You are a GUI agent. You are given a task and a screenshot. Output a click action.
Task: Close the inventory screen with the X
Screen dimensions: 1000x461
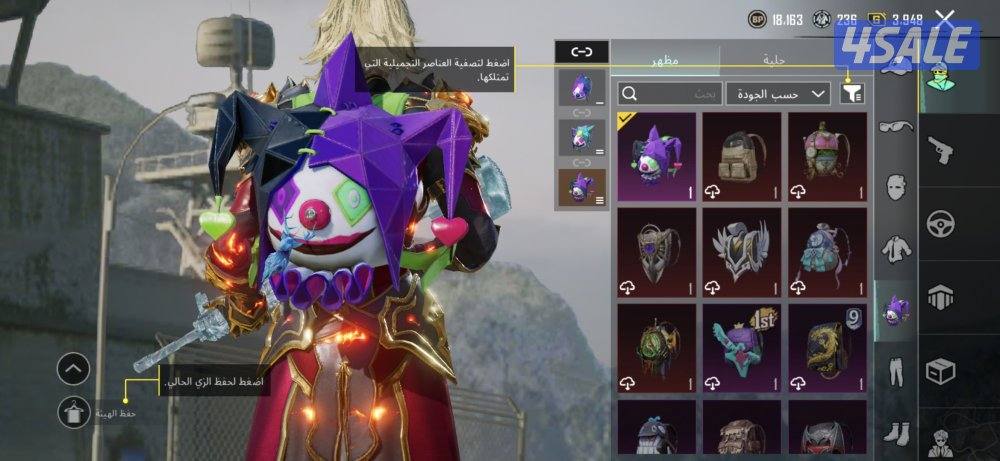point(944,18)
